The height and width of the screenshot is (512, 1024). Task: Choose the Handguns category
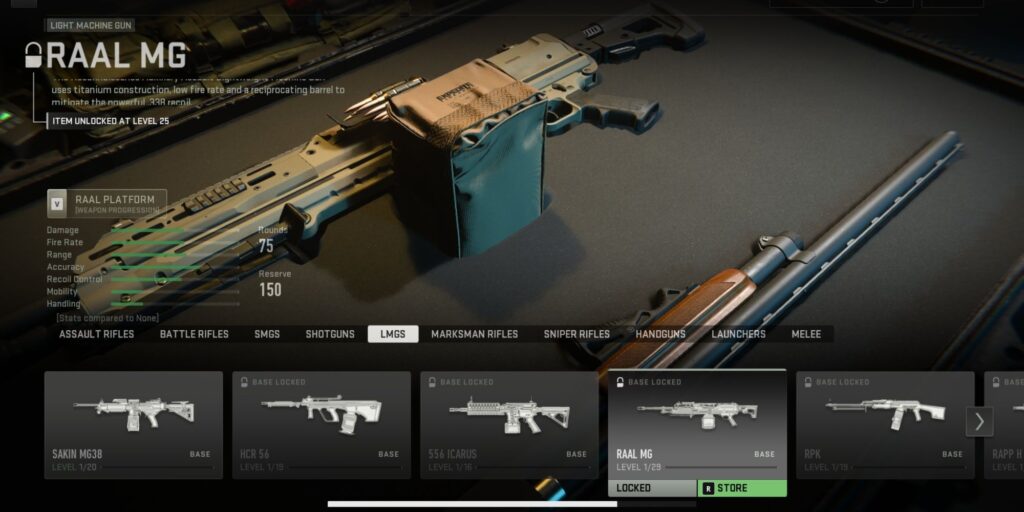tap(661, 334)
